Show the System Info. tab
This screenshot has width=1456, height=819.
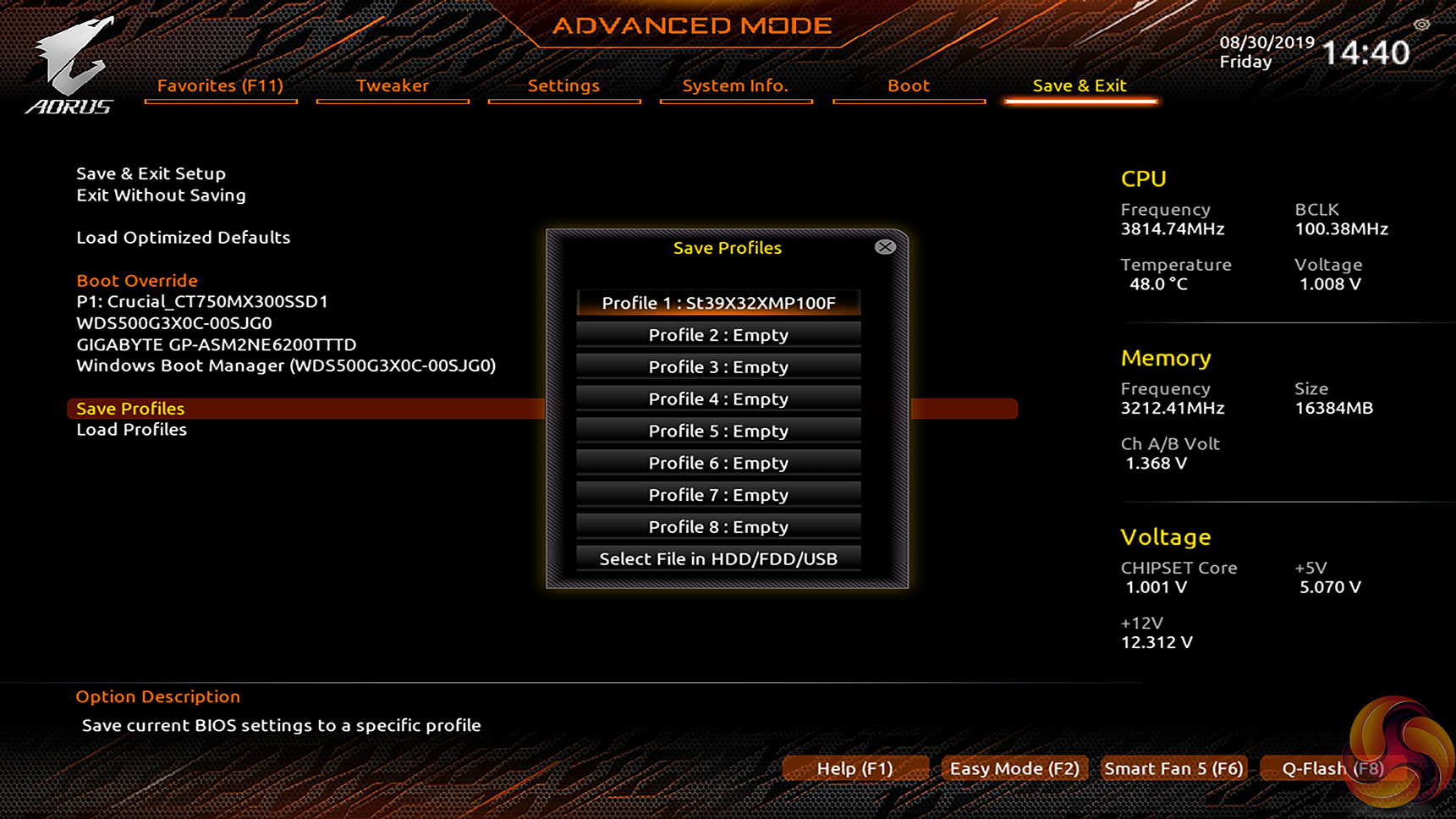click(735, 85)
